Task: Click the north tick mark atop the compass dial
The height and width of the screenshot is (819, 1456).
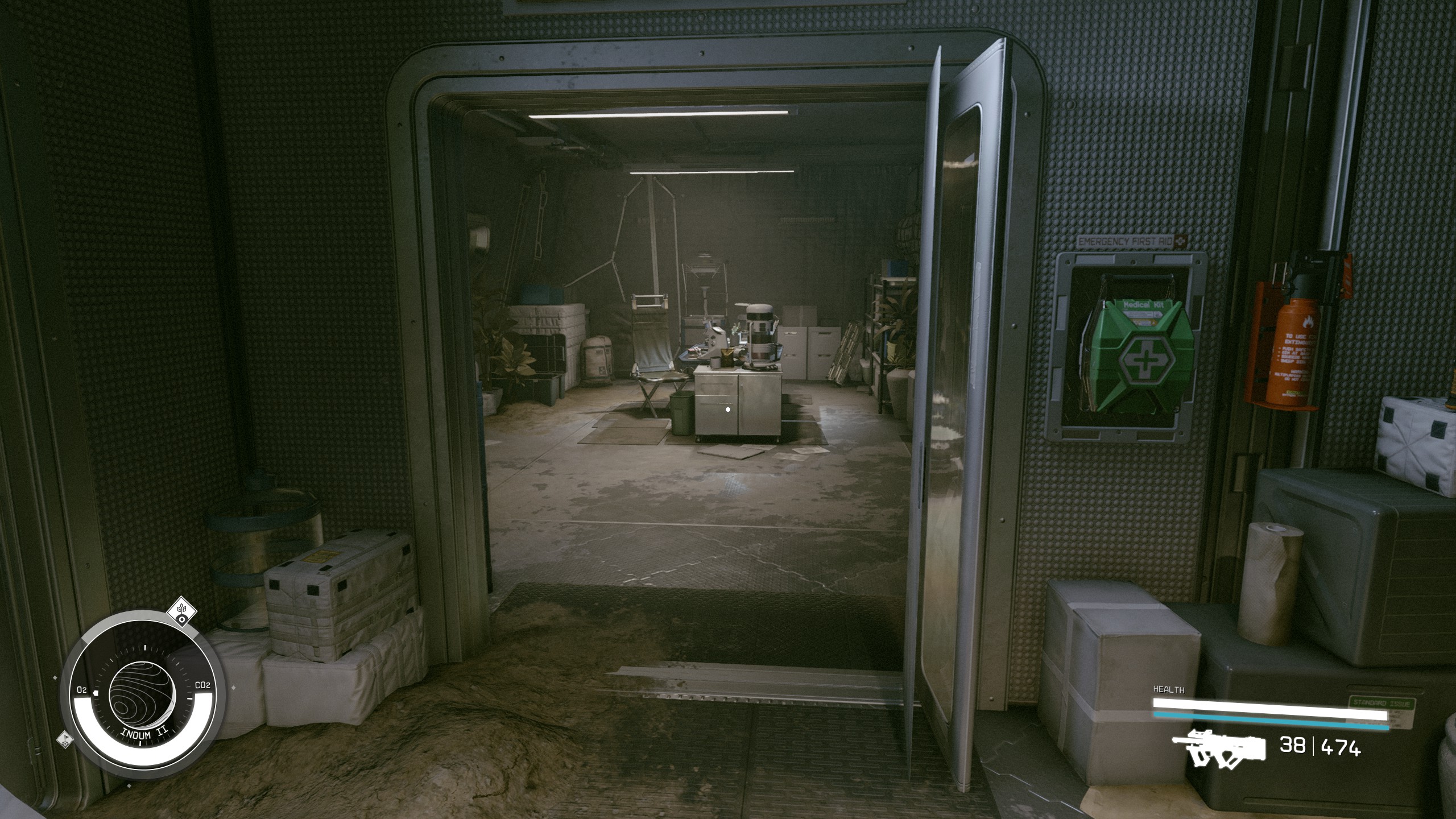Action: point(145,648)
